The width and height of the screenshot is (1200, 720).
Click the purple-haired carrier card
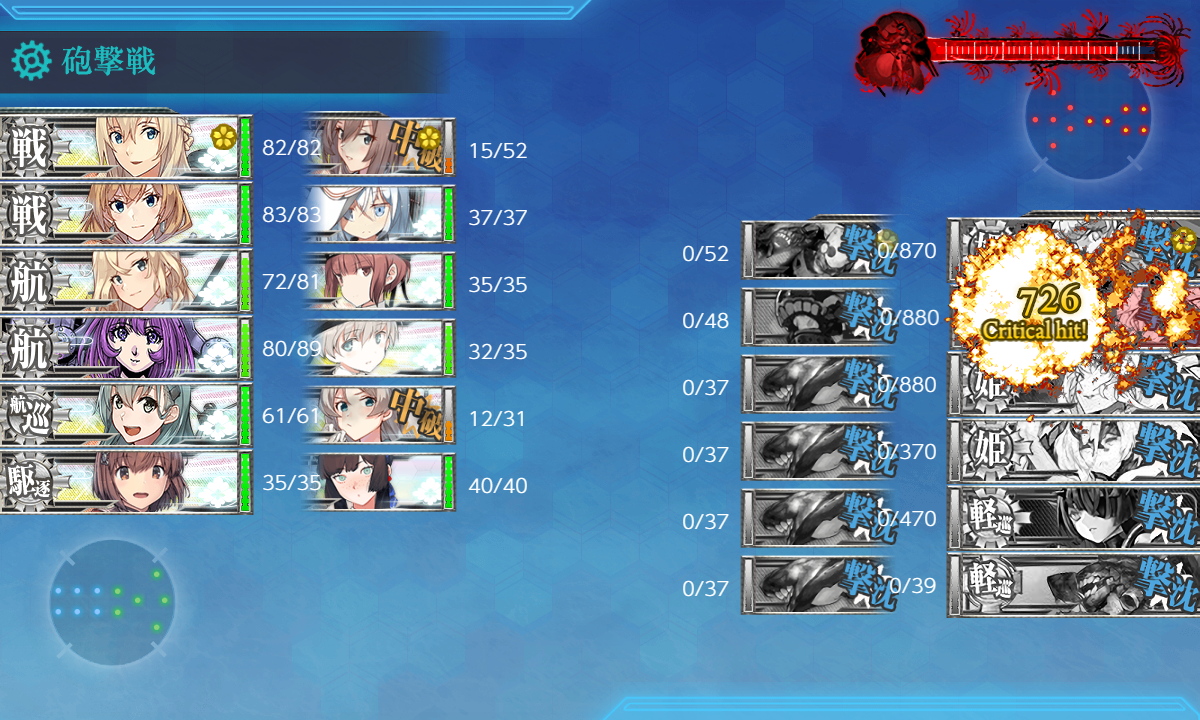pyautogui.click(x=125, y=348)
